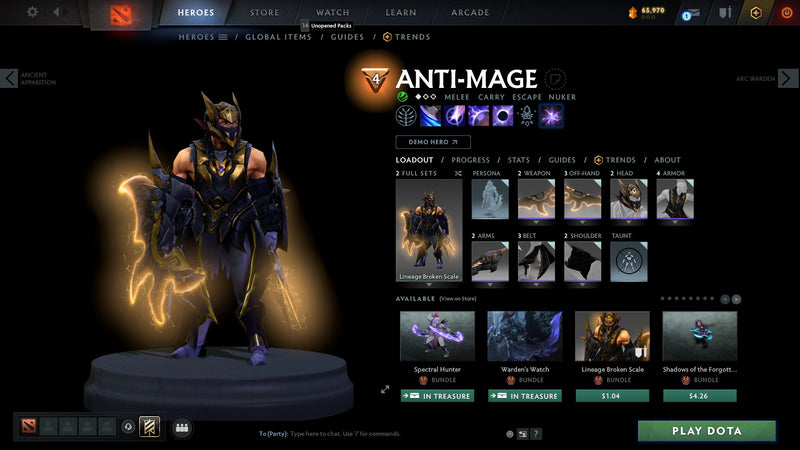
Task: Switch to the Store tab
Action: coord(264,13)
